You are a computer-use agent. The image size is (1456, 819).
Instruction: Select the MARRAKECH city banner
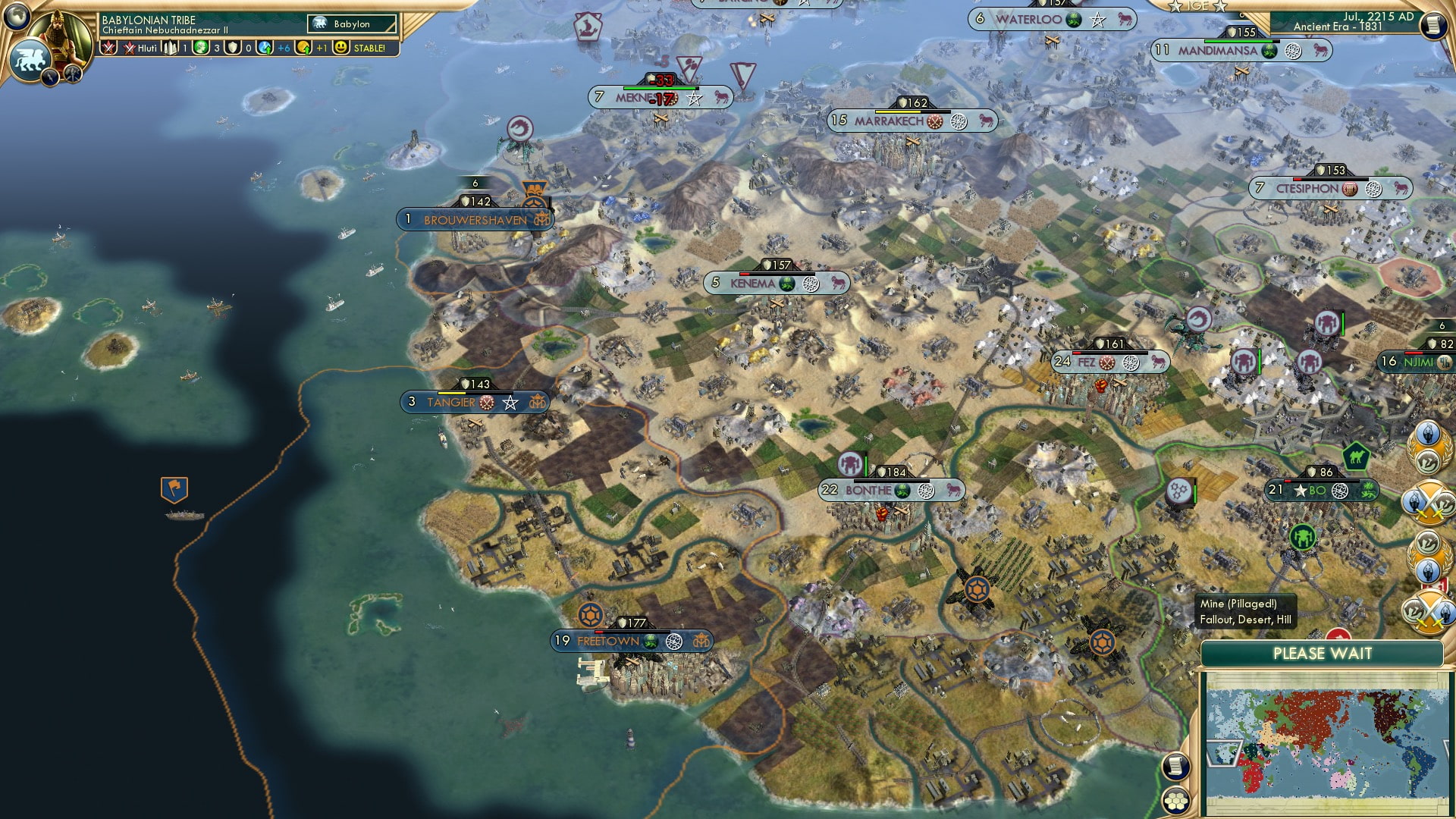tap(891, 120)
